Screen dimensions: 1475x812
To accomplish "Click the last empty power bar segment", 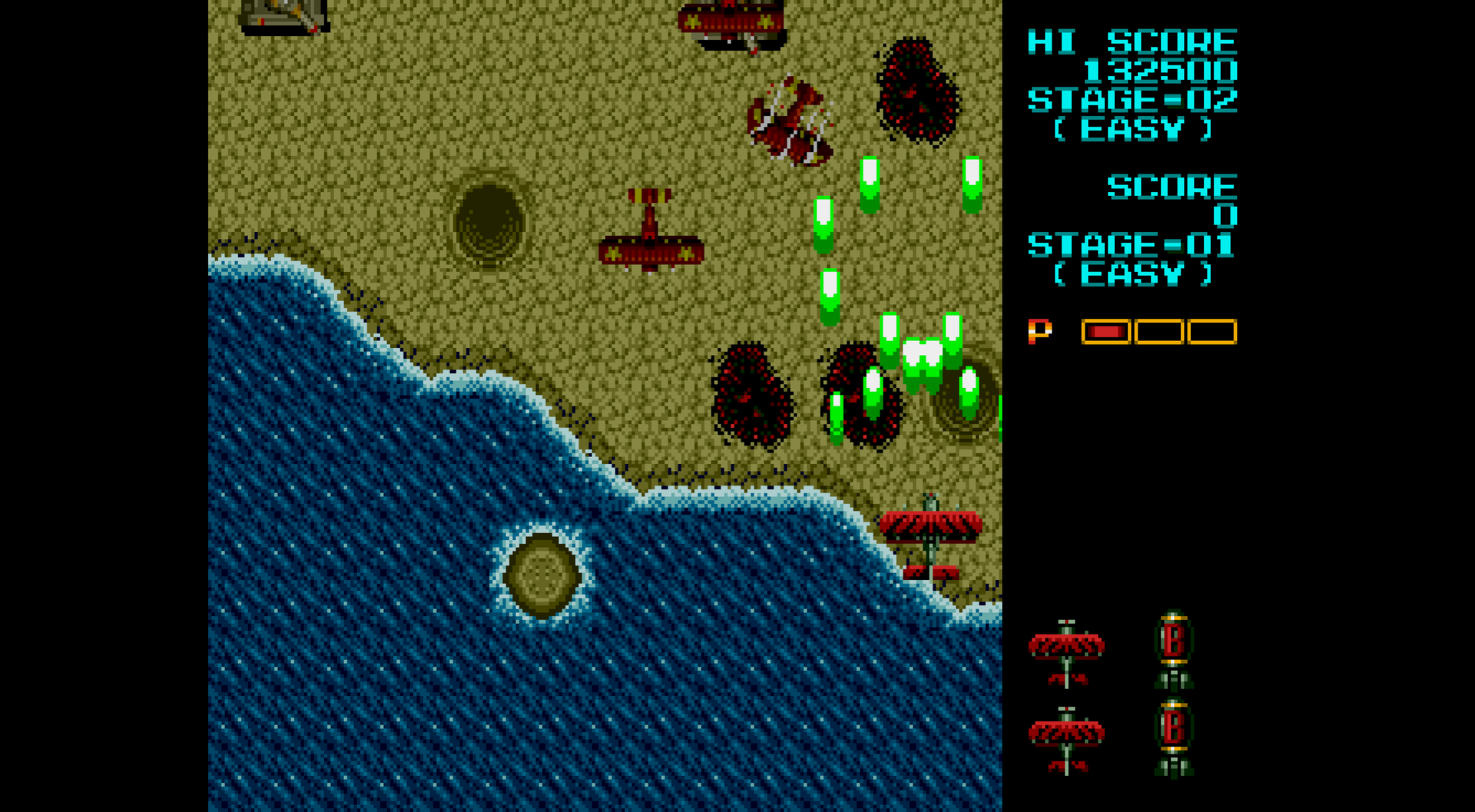I will tap(1212, 330).
